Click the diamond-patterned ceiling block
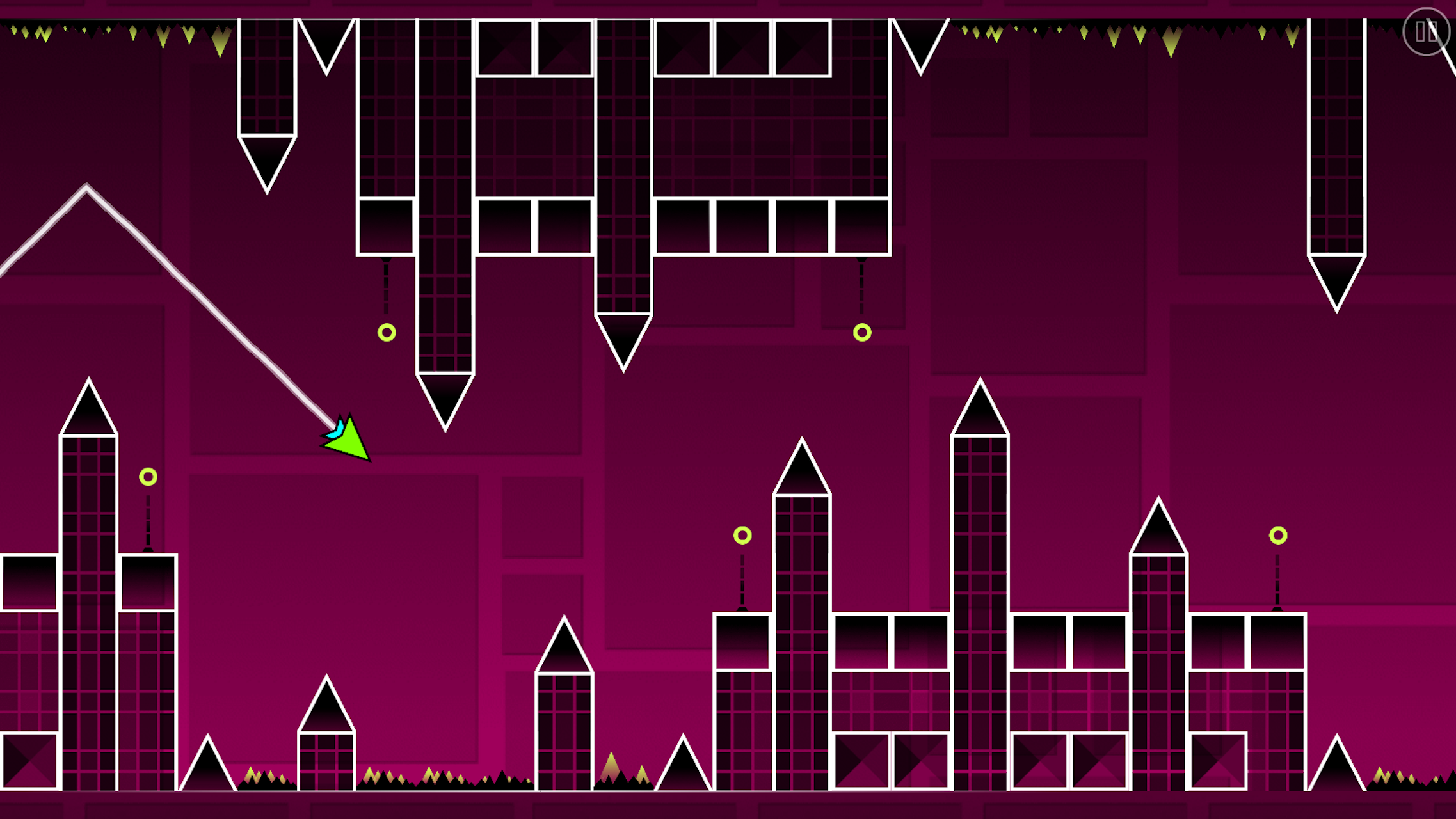Screen dimensions: 1456x819 (x=742, y=48)
